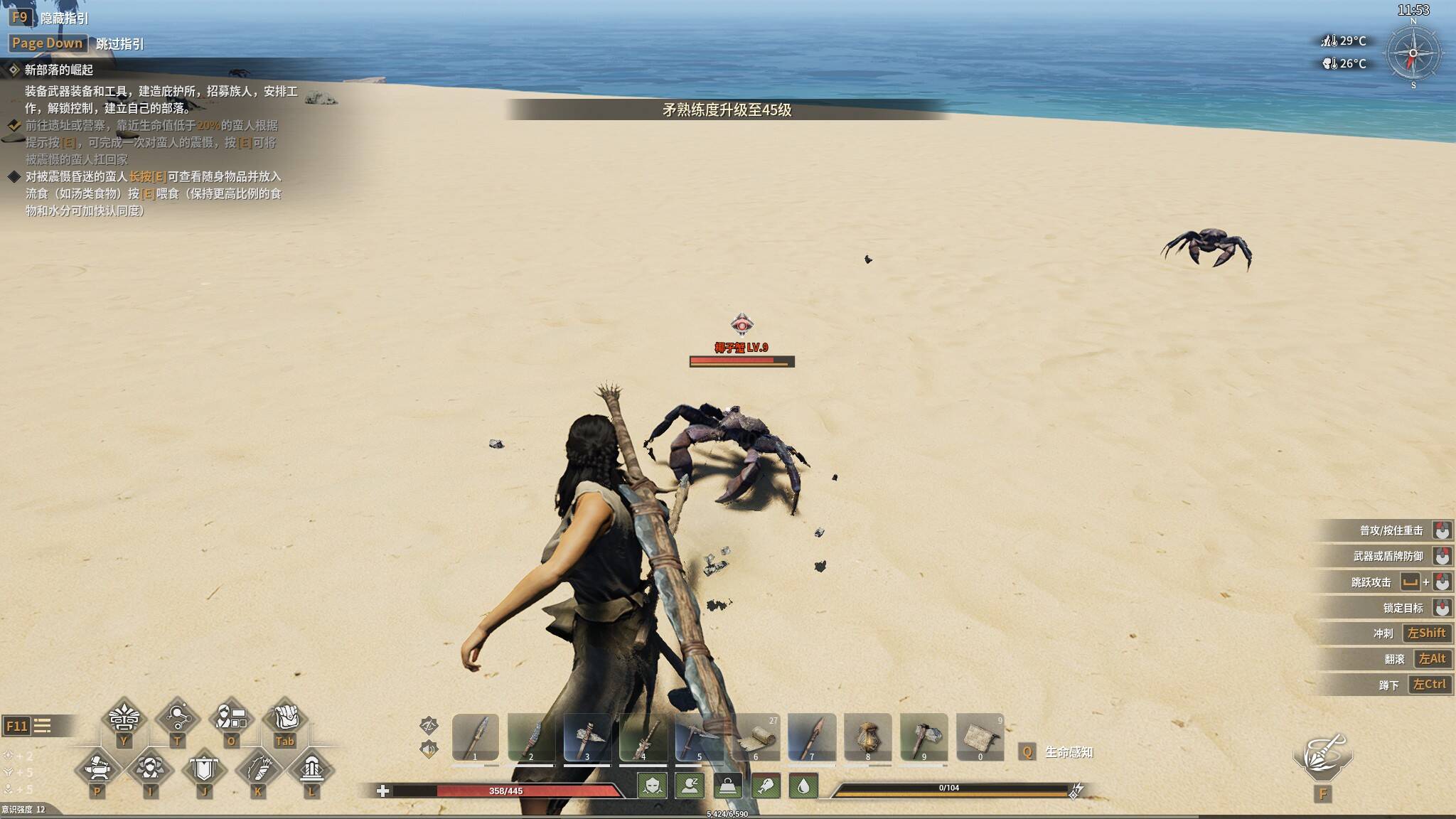Viewport: 1456px width, 819px height.
Task: Select the stone hammer in slot 3
Action: tap(587, 737)
